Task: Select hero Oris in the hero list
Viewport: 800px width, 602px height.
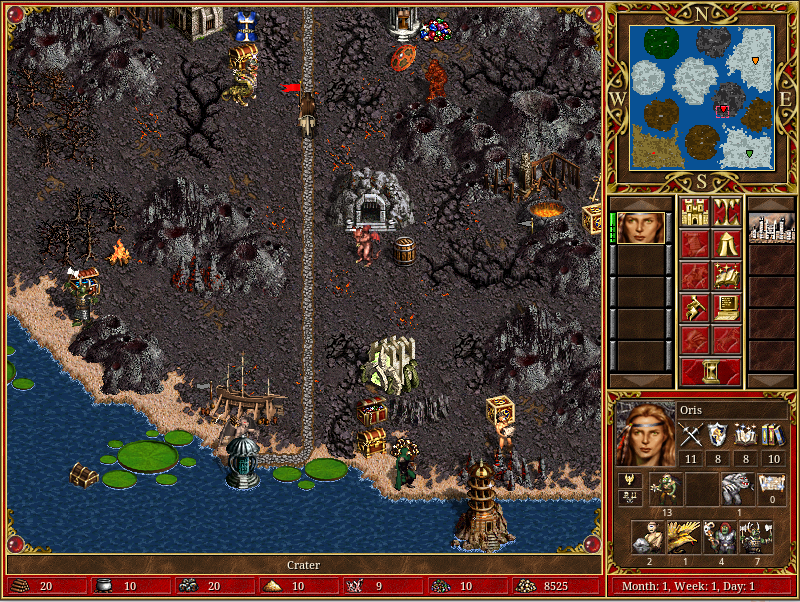Action: point(642,227)
